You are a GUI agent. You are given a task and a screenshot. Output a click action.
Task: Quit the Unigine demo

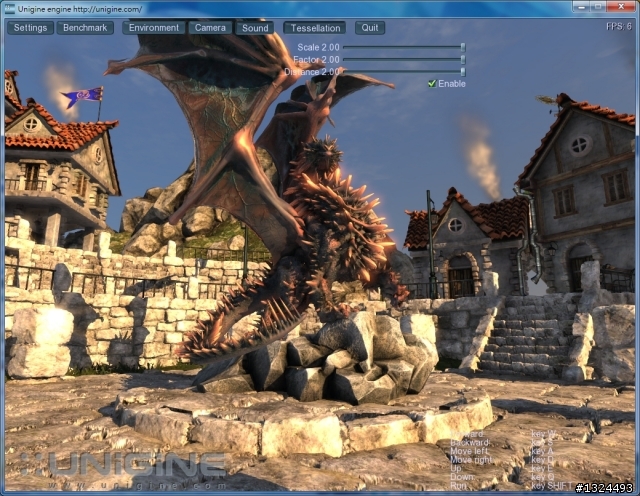click(370, 28)
